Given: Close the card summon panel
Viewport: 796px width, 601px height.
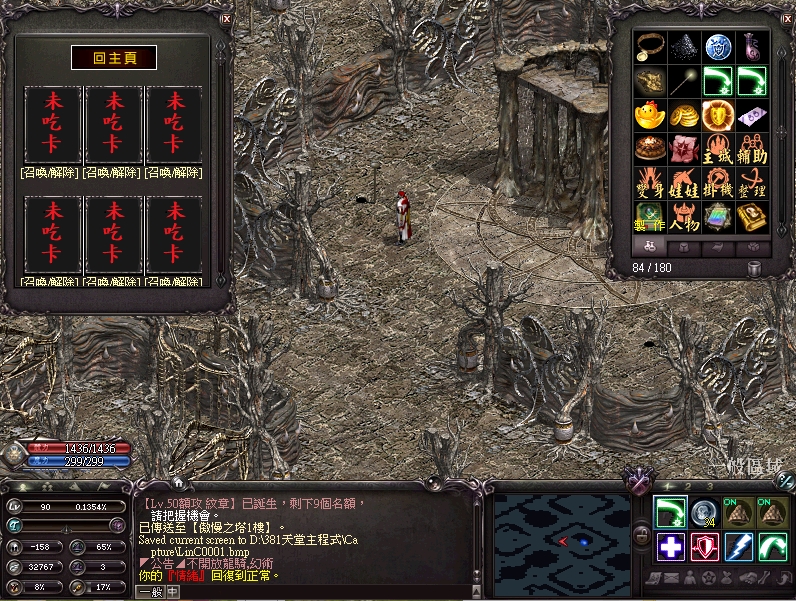Looking at the screenshot, I should (226, 19).
